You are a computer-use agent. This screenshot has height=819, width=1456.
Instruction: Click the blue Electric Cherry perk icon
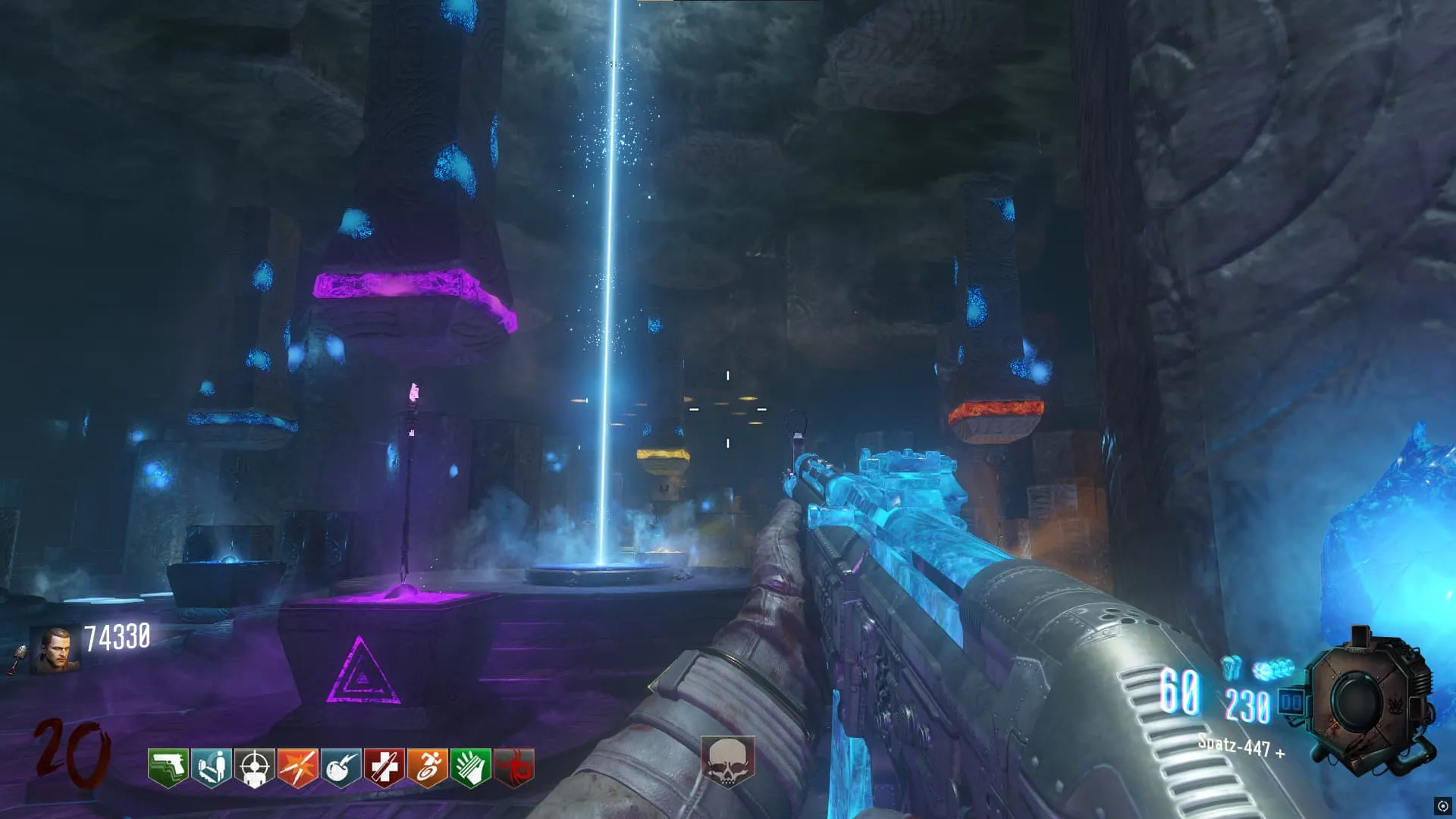(341, 767)
